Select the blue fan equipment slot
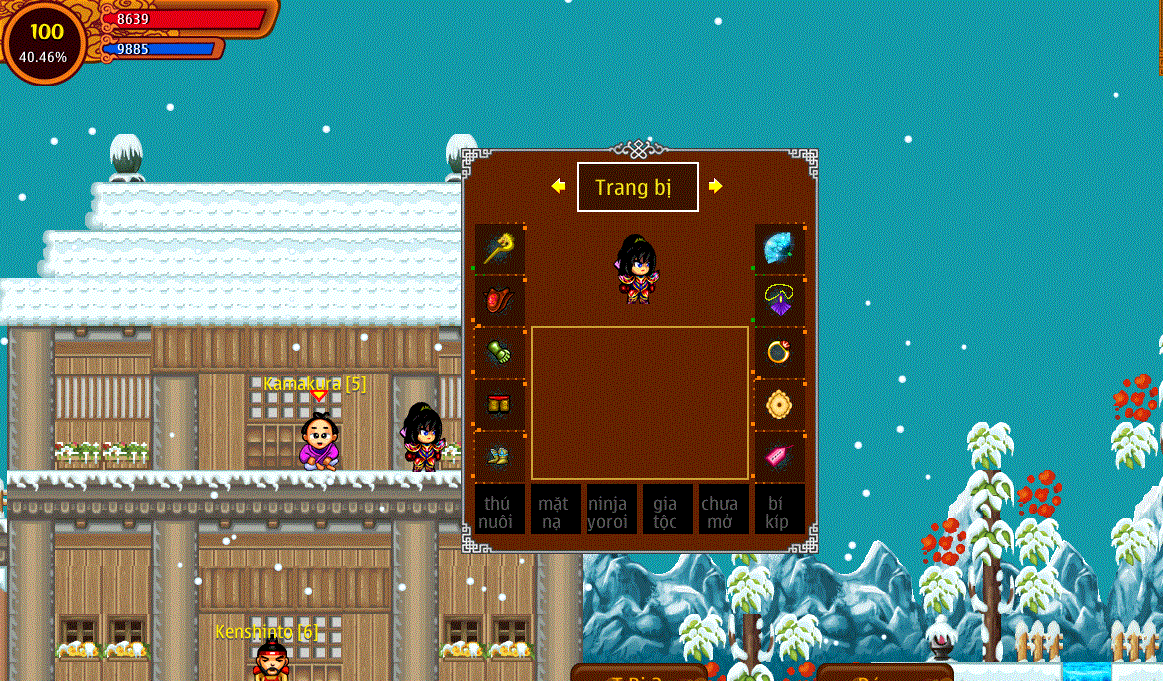The width and height of the screenshot is (1163, 681). [x=779, y=248]
